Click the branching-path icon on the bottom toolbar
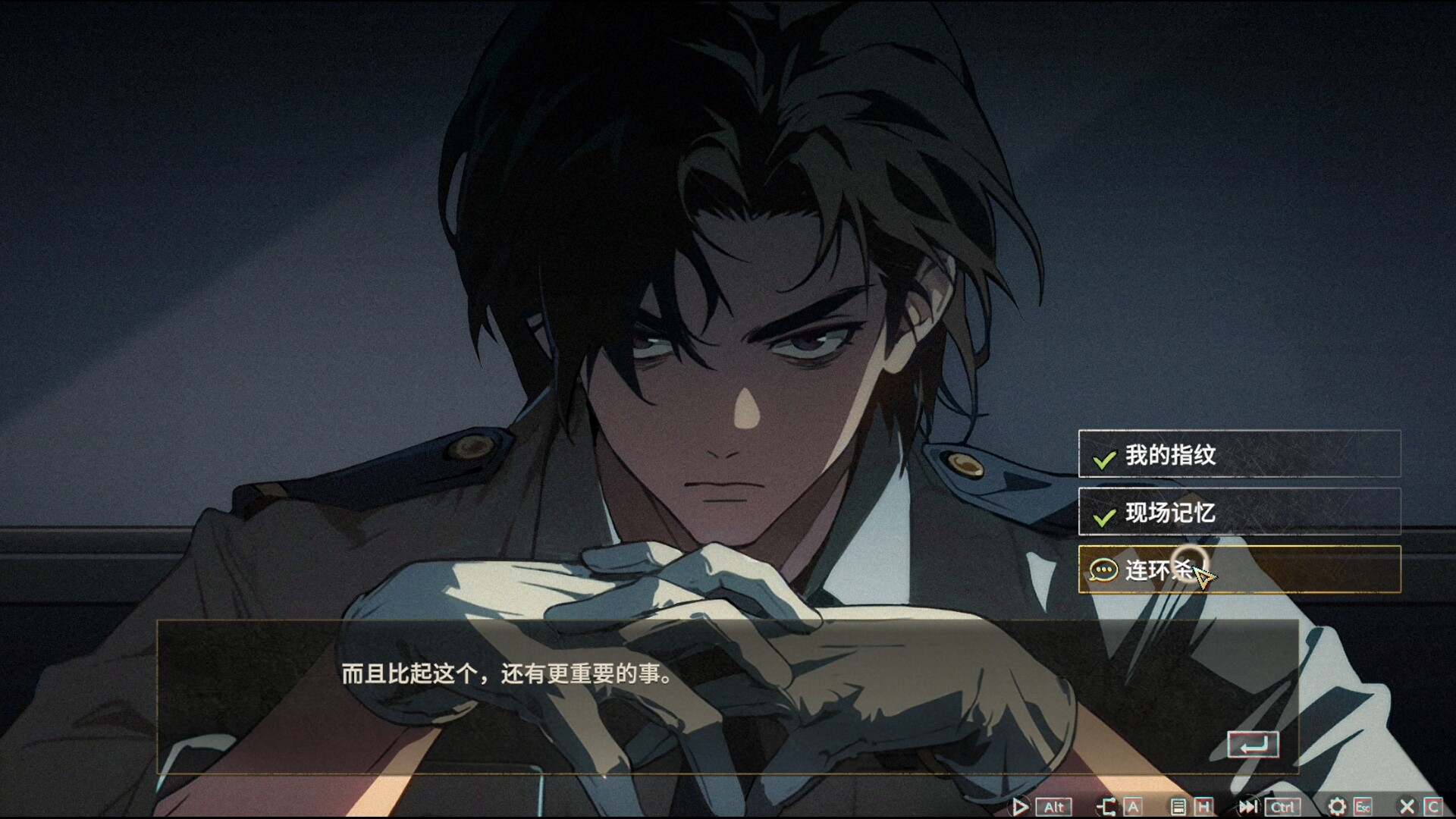This screenshot has width=1456, height=819. [1108, 806]
